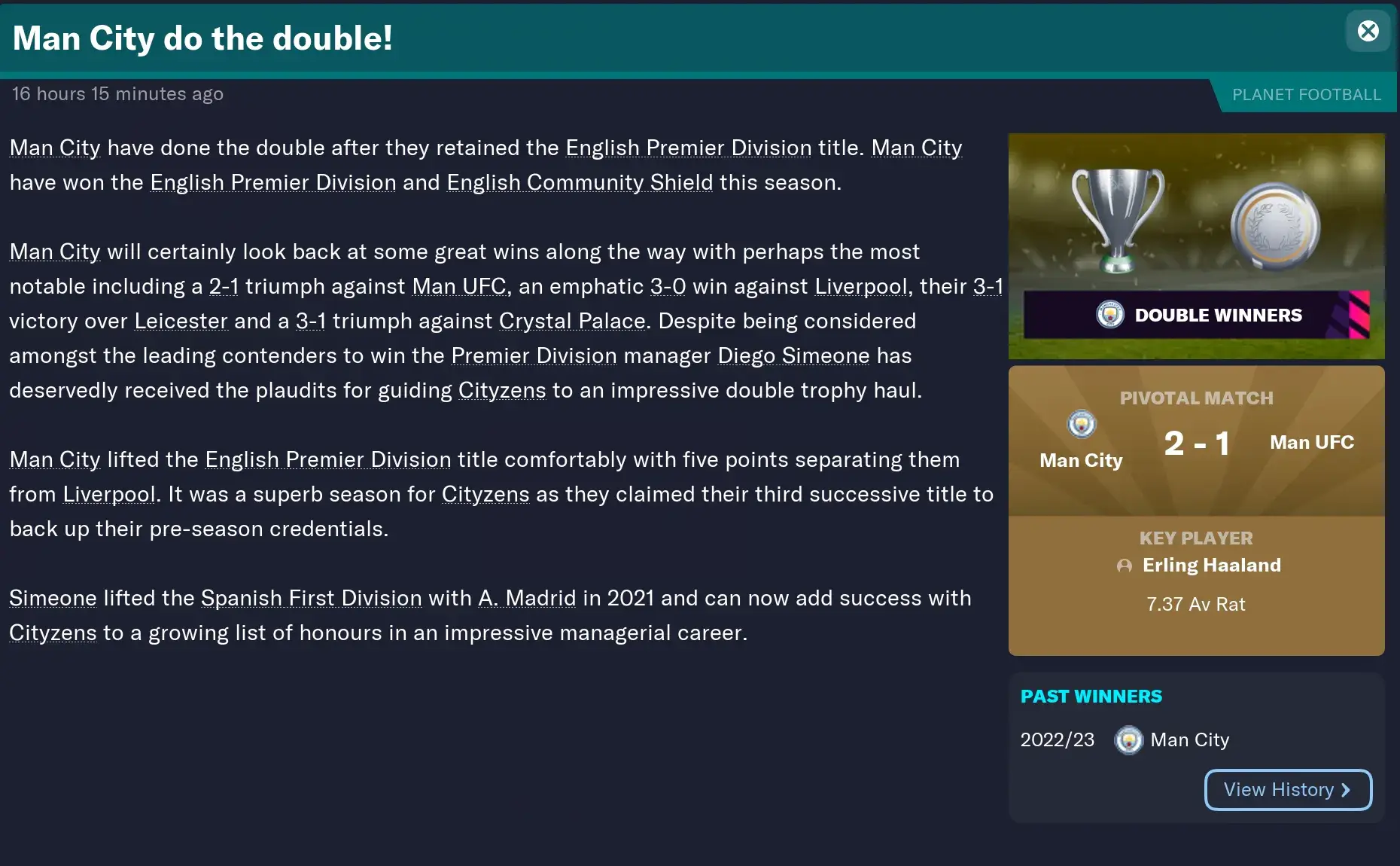
Task: Select the 2 - 1 pivotal match score
Action: (x=1198, y=442)
